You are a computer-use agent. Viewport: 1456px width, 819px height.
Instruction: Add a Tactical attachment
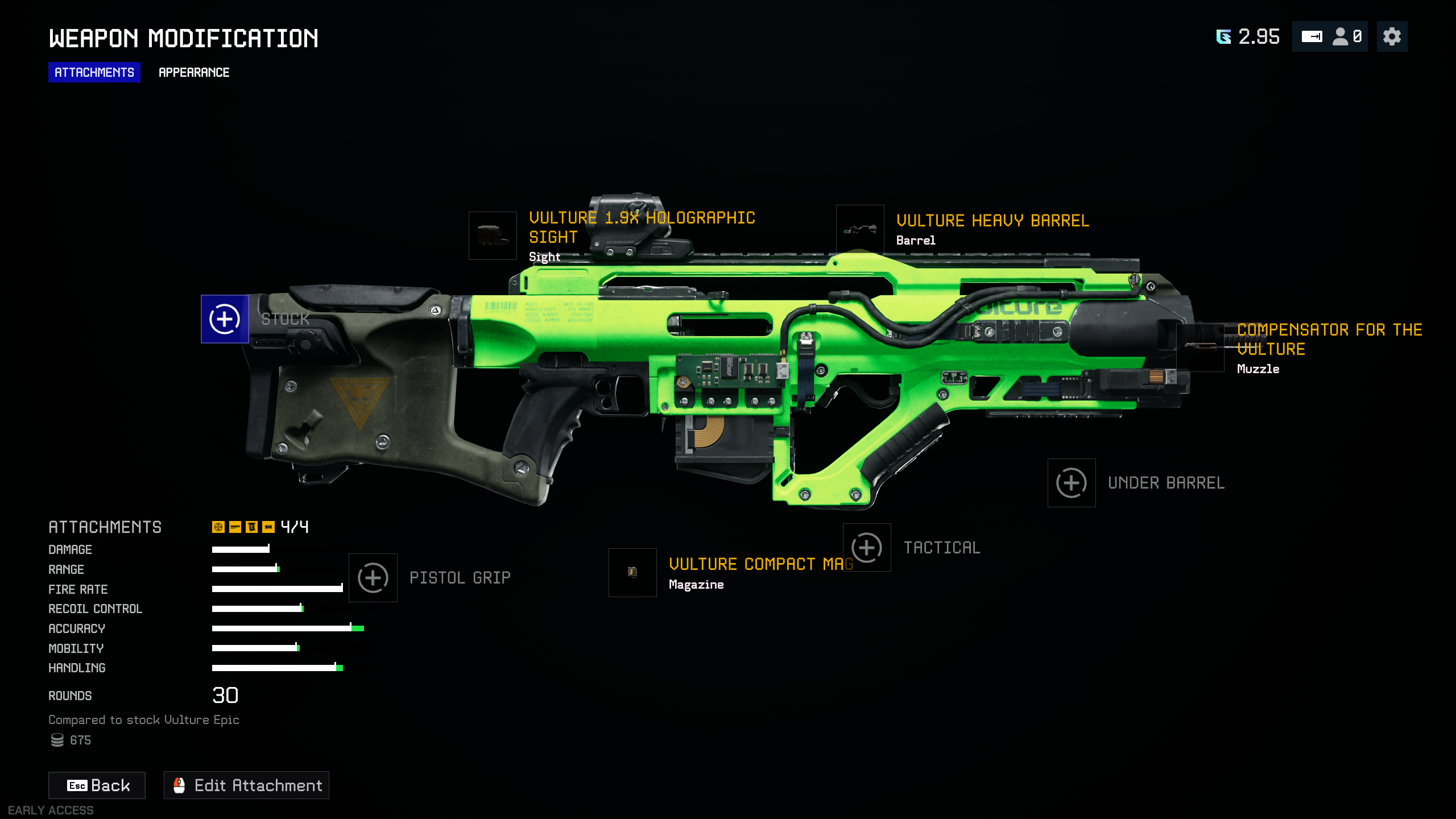tap(867, 548)
